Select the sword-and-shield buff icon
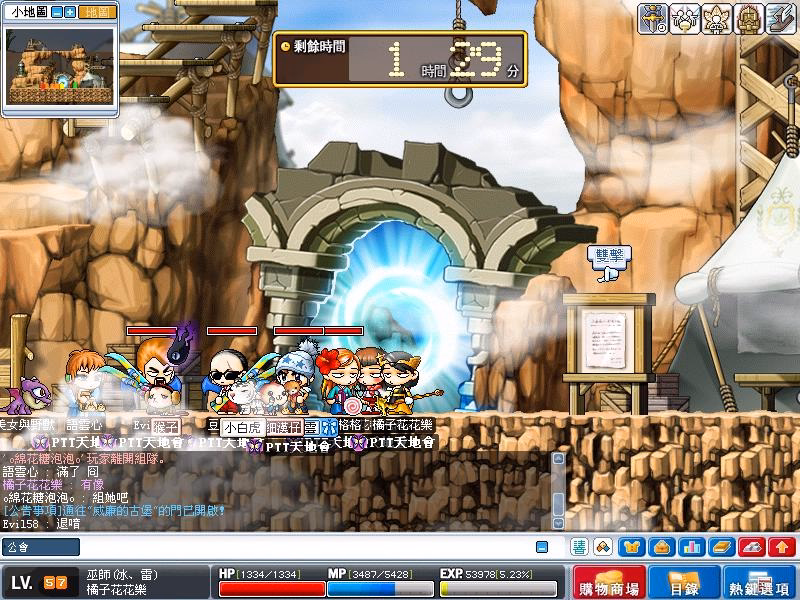Screen dimensions: 800x600 click(x=654, y=18)
